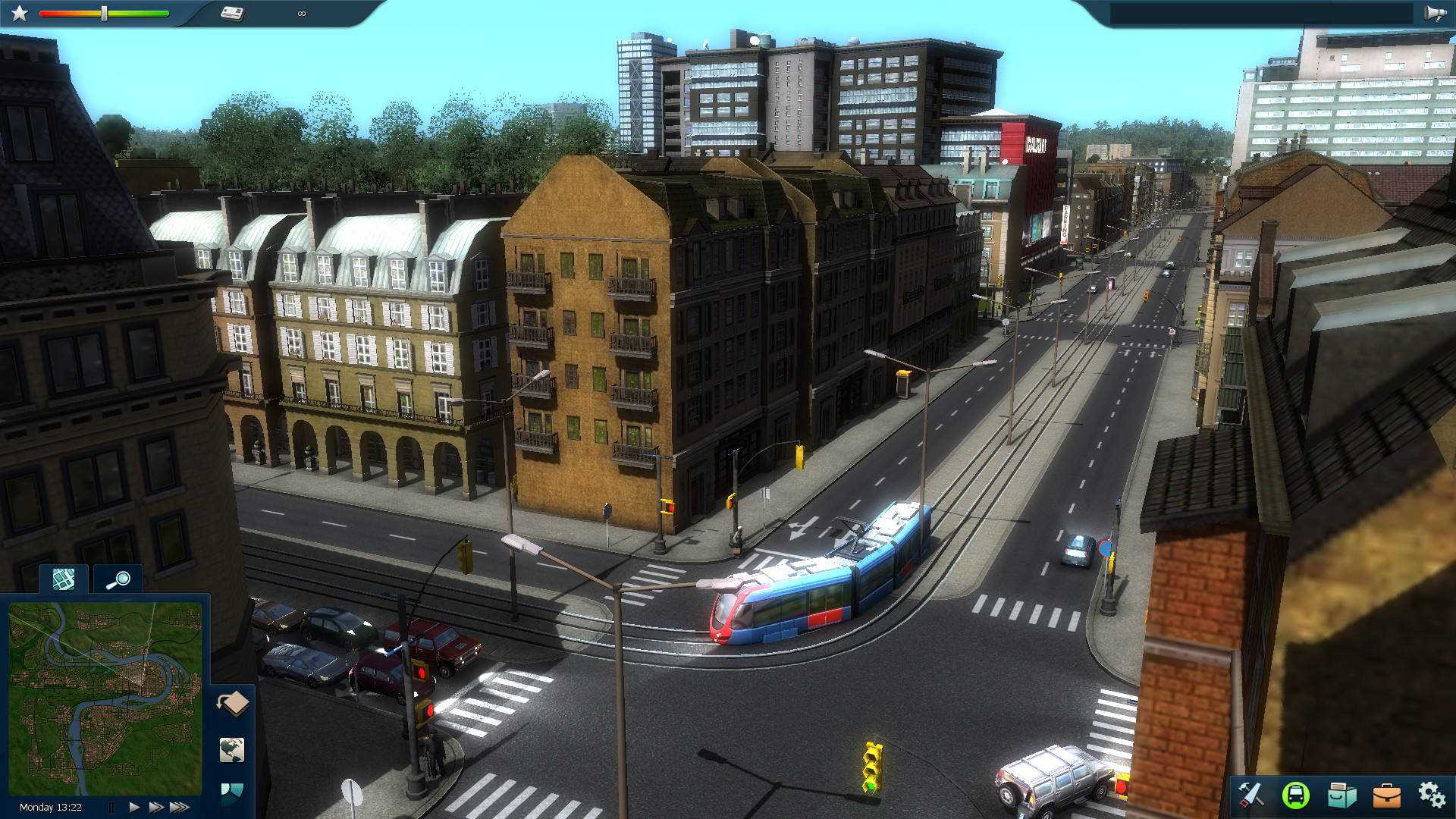Screen dimensions: 1456x819
Task: Open the construction tools menu
Action: [x=1251, y=795]
